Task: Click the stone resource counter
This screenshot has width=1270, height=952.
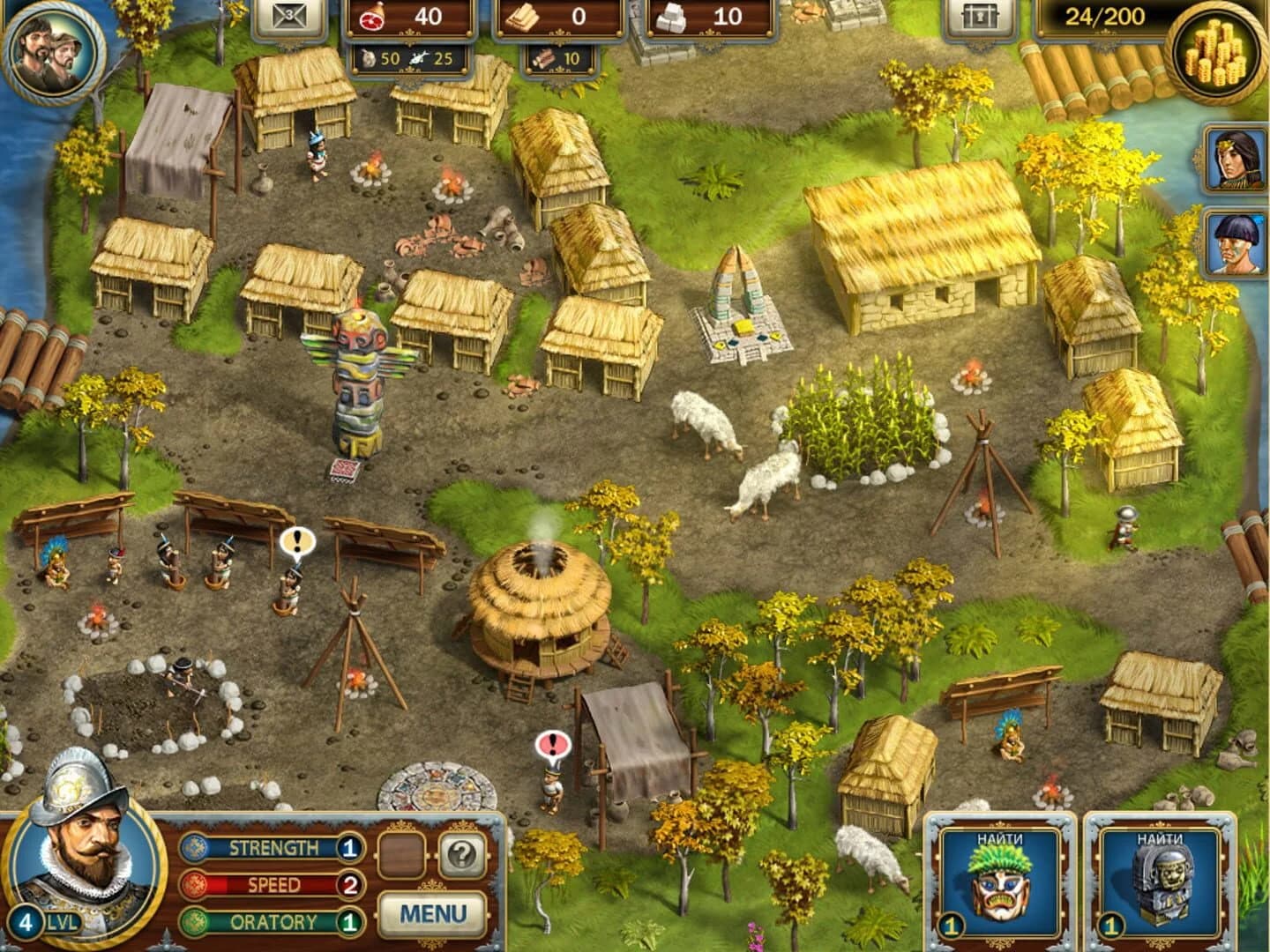Action: (670, 14)
